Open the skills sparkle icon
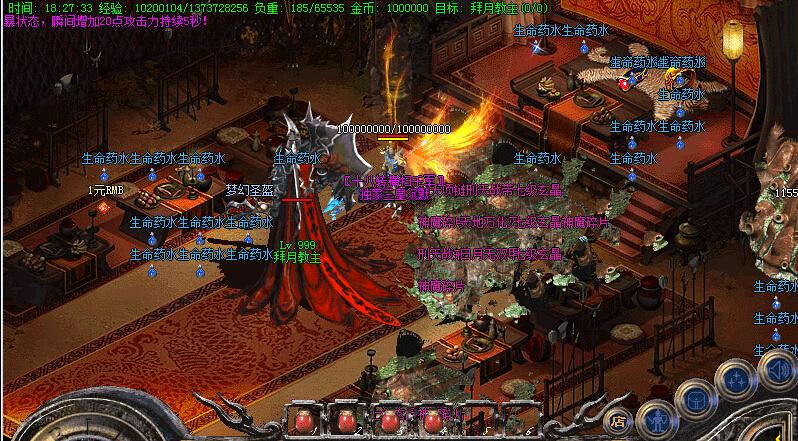 [738, 379]
